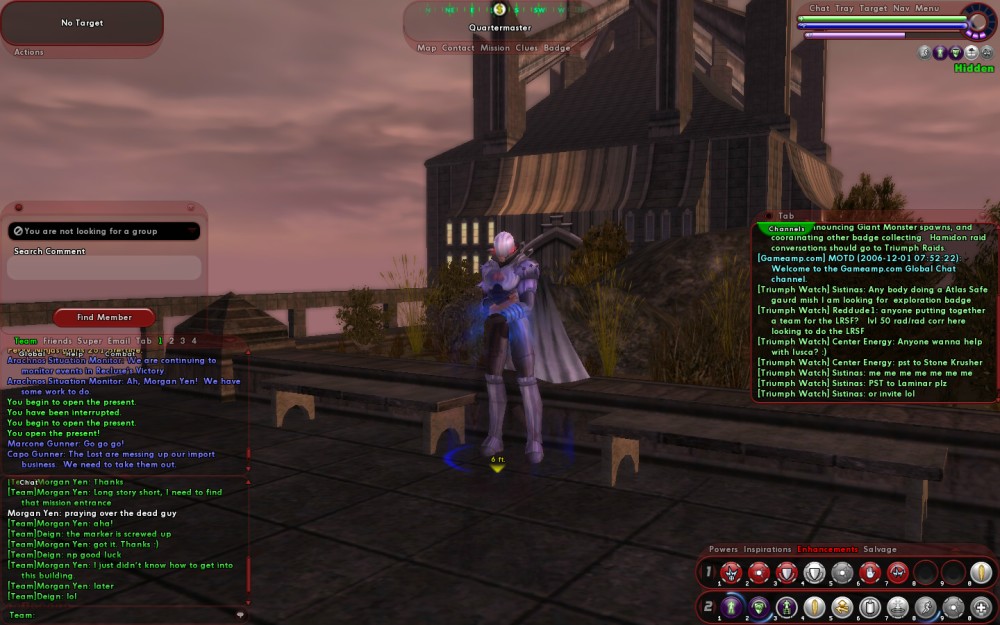
Task: Click the Find Member button
Action: coord(104,317)
